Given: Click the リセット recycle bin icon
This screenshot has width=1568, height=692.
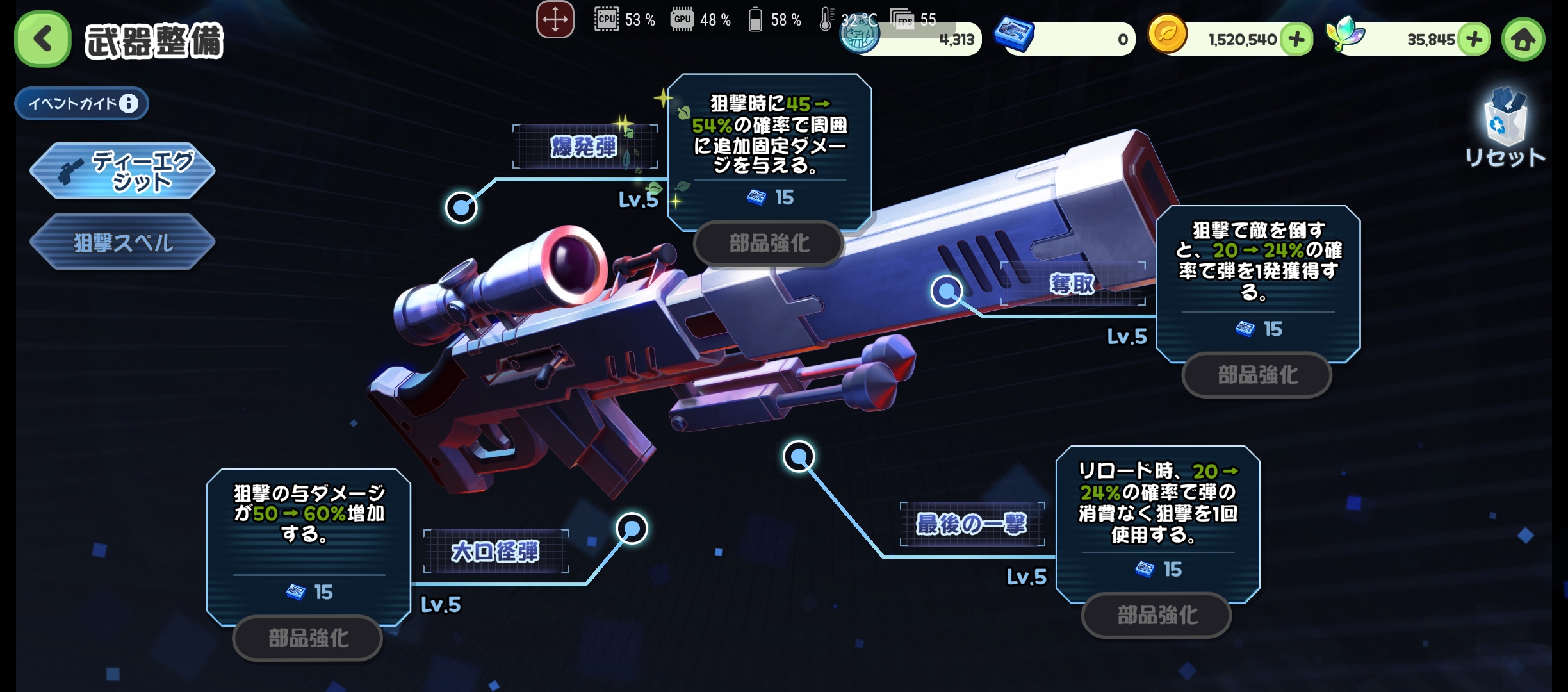Looking at the screenshot, I should point(1505,120).
